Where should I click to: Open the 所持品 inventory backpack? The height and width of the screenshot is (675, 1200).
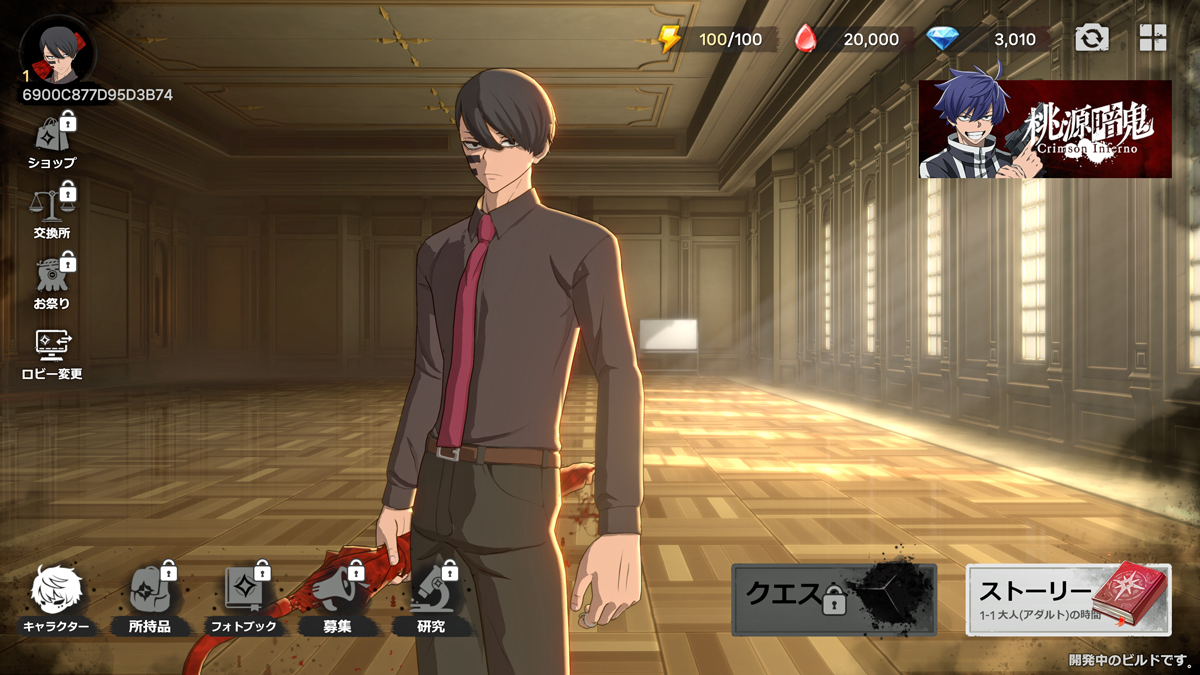150,598
